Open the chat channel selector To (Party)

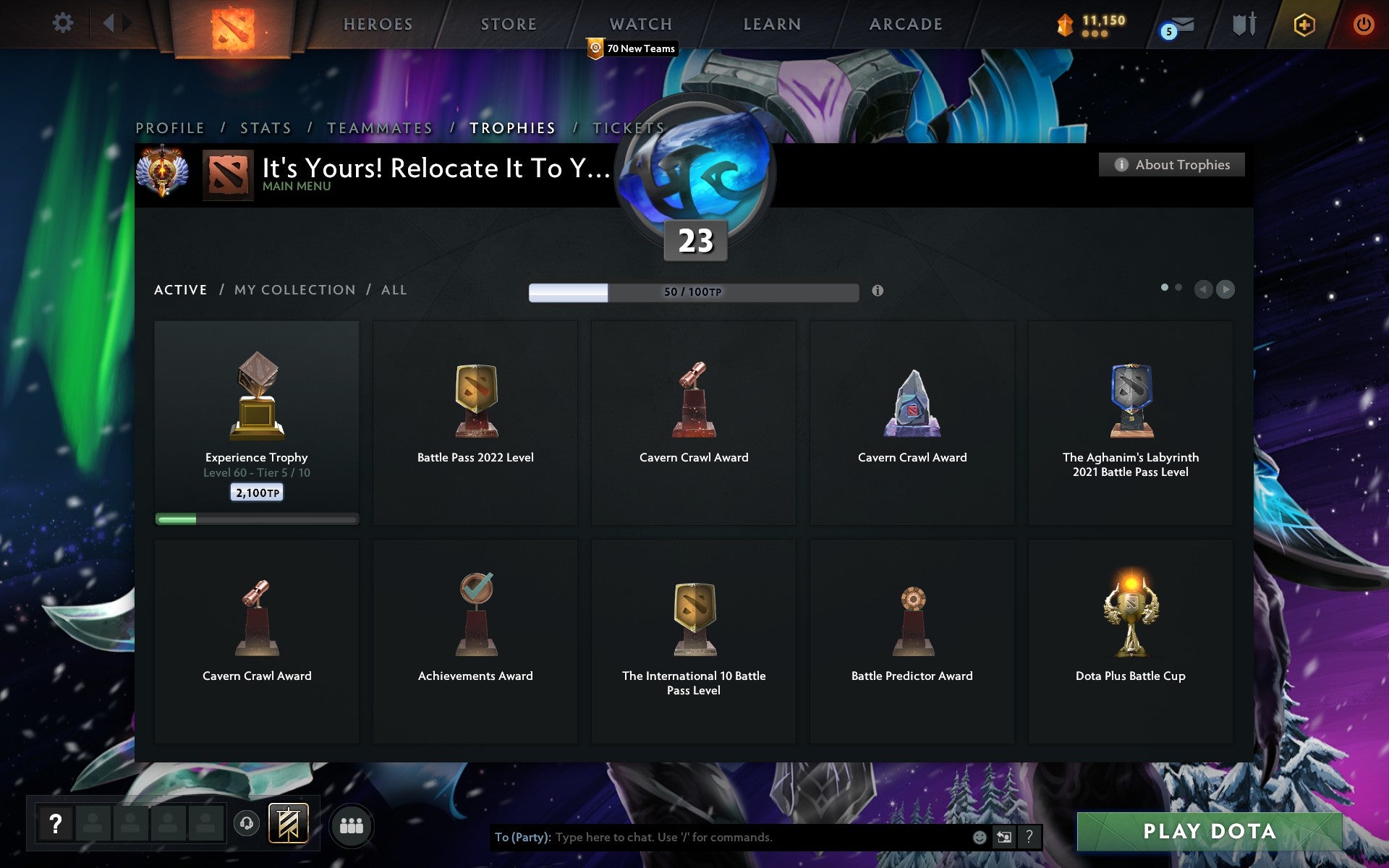click(521, 837)
